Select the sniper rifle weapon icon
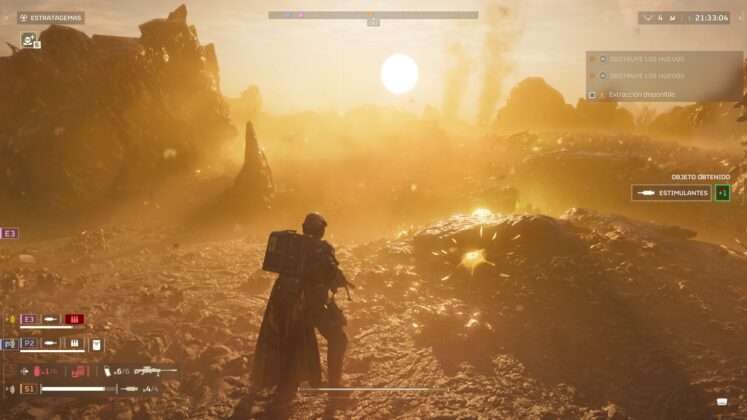This screenshot has width=747, height=420. [x=156, y=371]
